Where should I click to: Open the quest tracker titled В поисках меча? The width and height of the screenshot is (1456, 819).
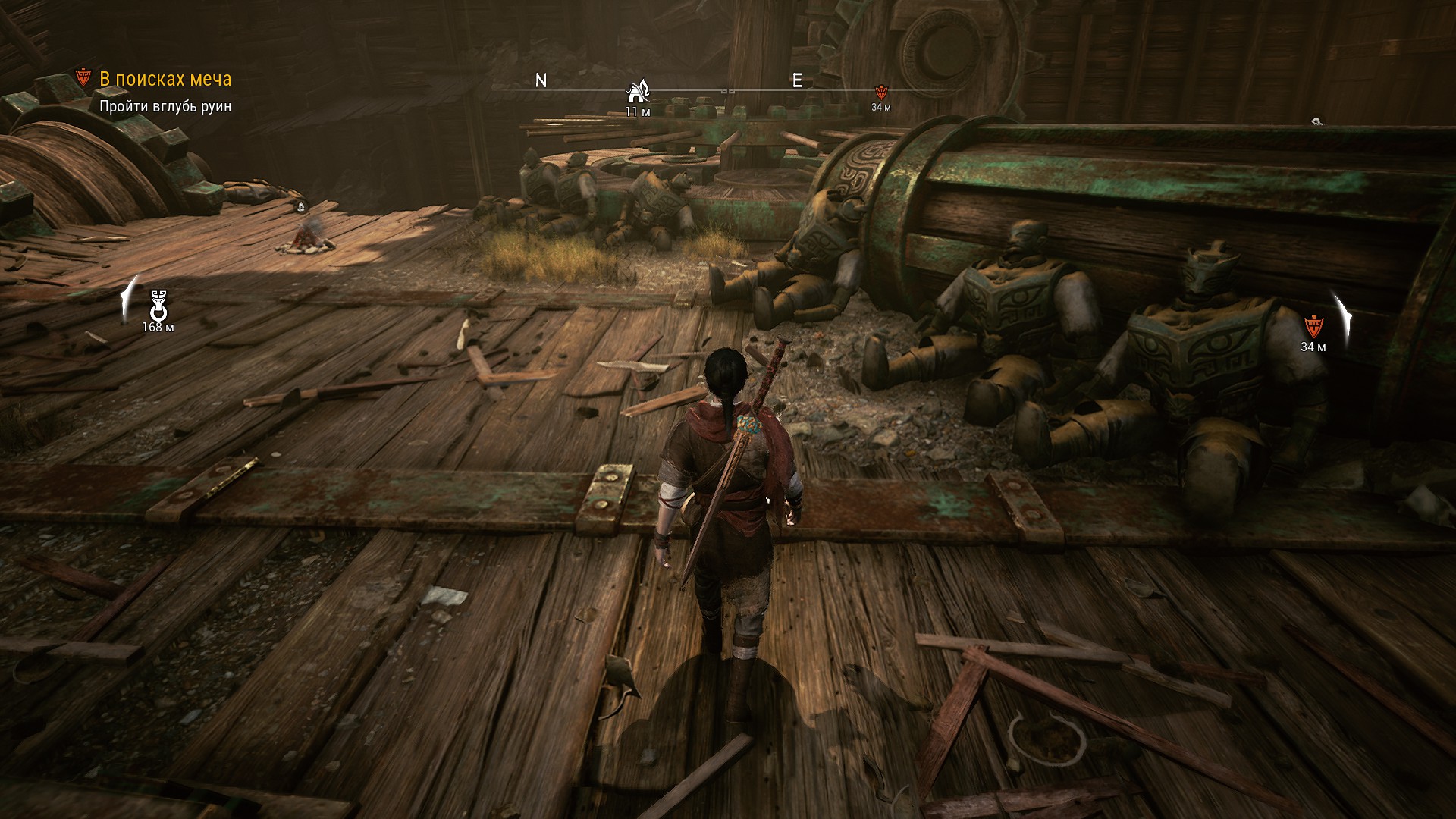tap(165, 79)
